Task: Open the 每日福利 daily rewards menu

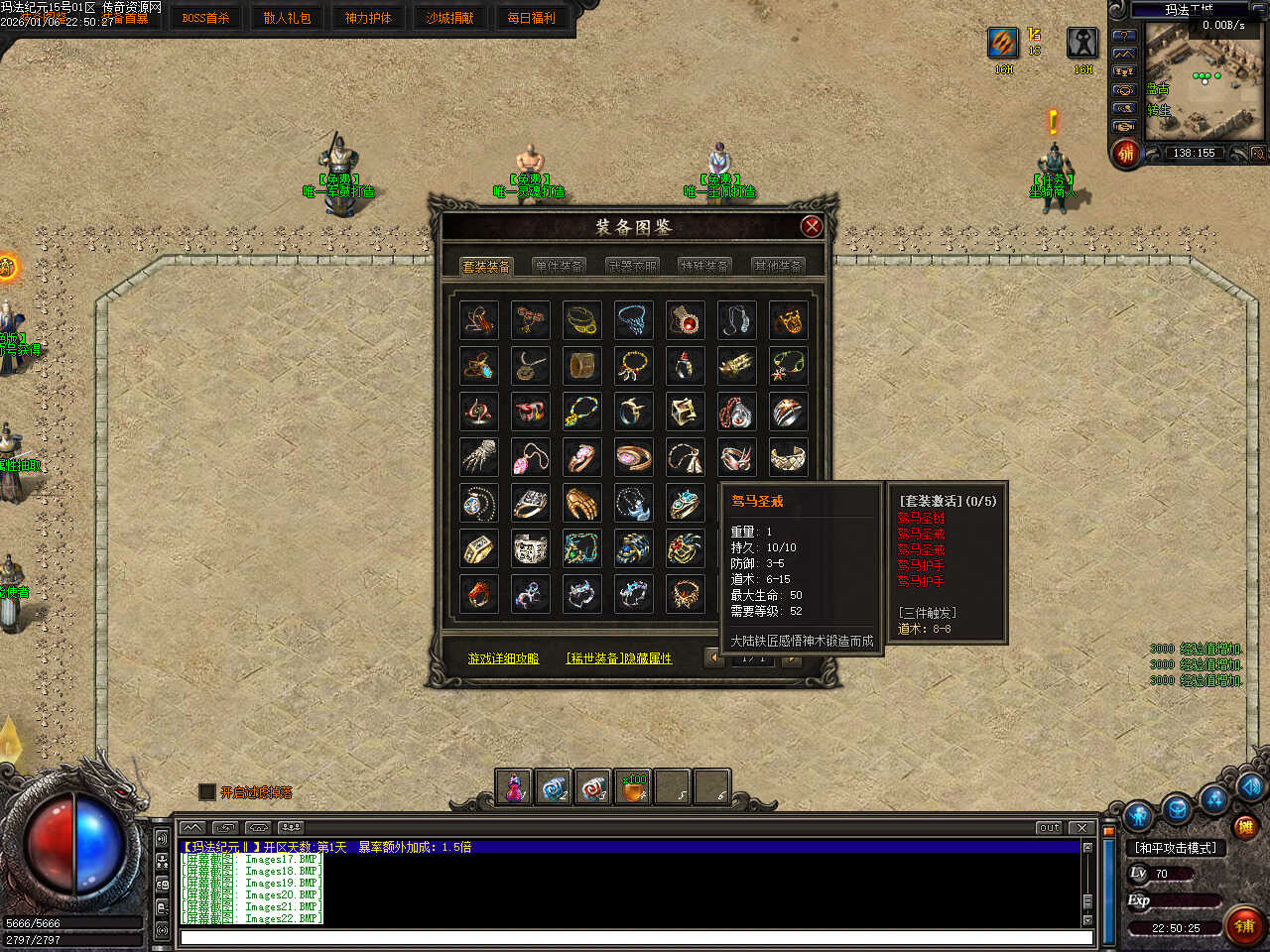Action: (531, 18)
